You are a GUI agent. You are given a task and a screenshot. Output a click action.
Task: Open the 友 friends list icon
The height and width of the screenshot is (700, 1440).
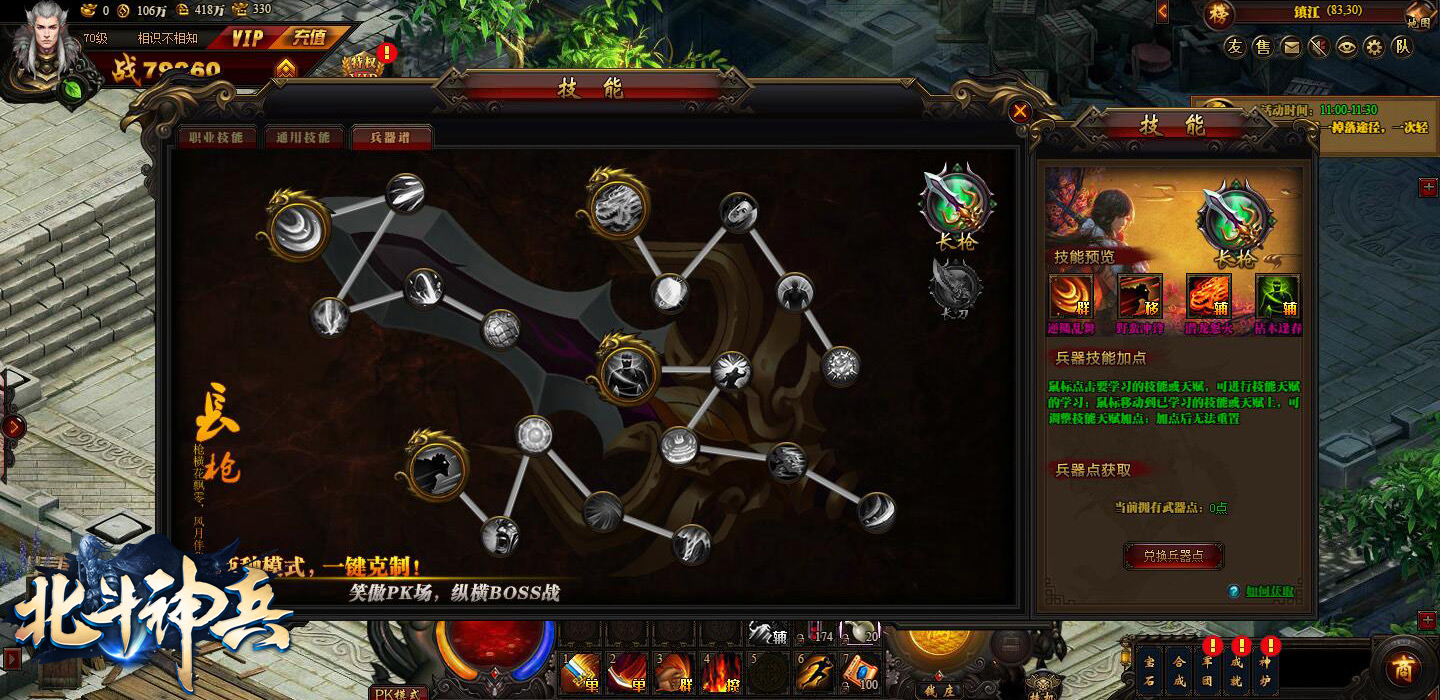tap(1236, 46)
